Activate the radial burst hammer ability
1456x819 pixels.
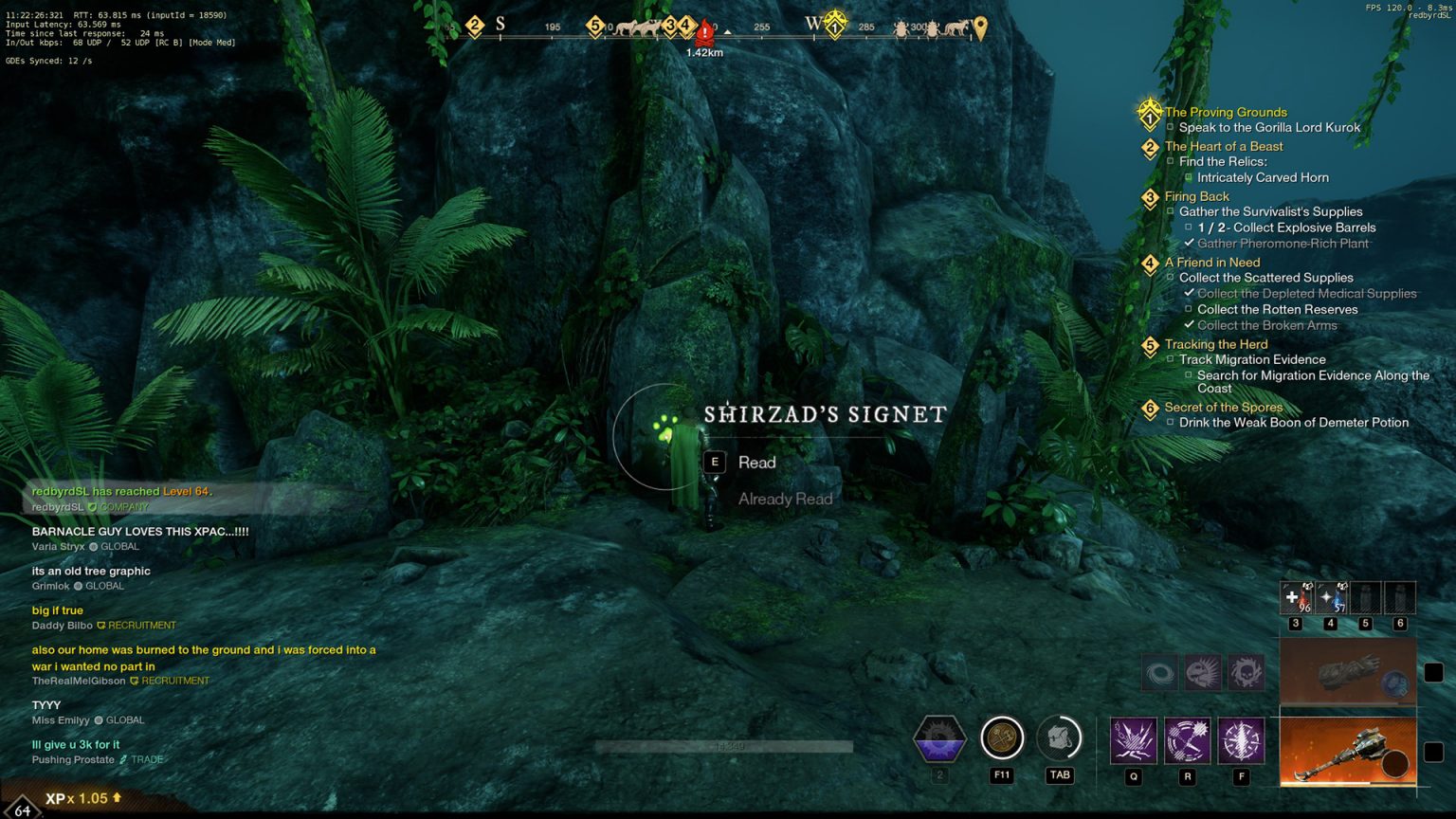[x=1241, y=740]
